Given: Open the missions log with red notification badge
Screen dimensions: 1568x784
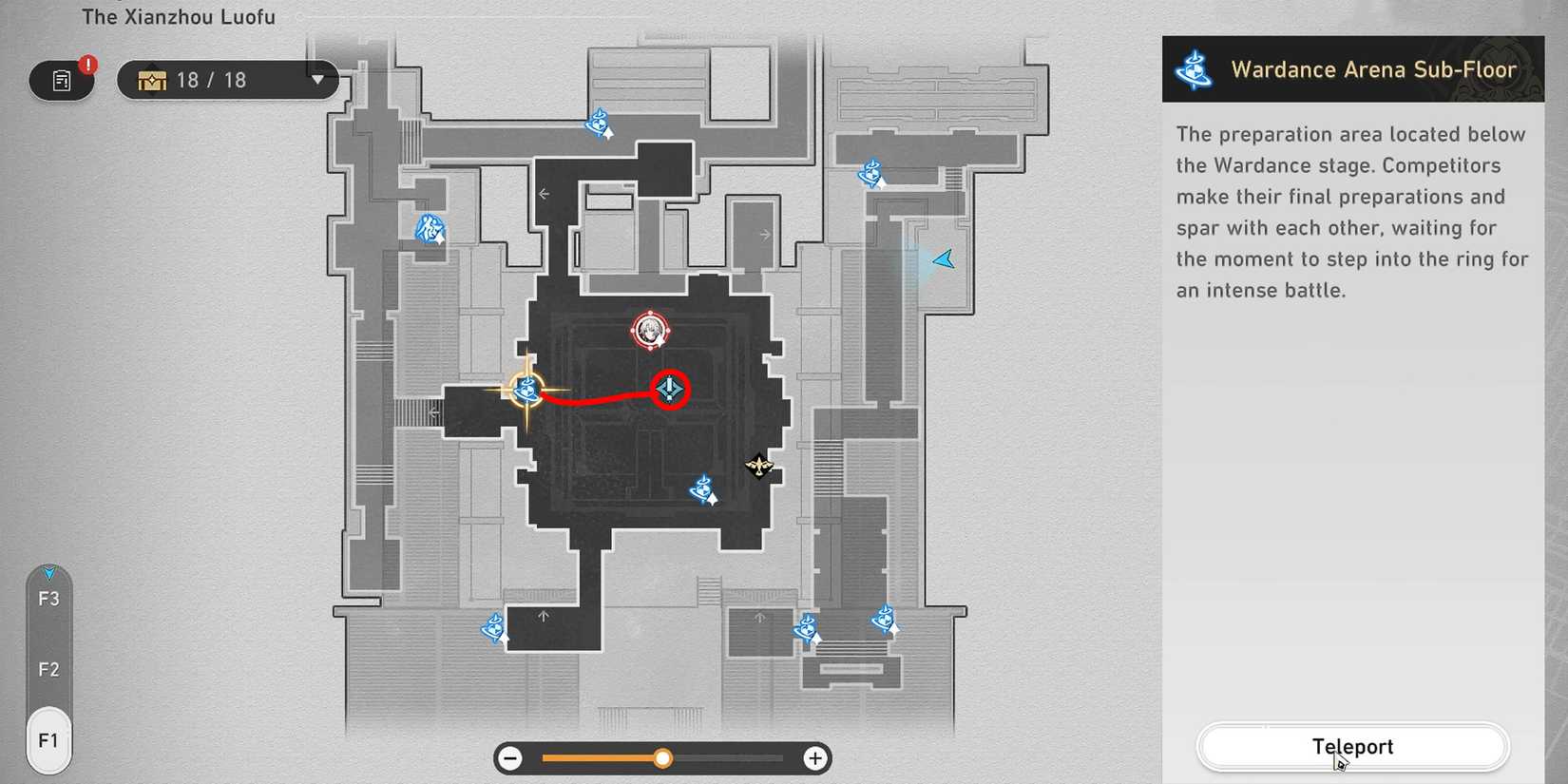Looking at the screenshot, I should pos(61,81).
